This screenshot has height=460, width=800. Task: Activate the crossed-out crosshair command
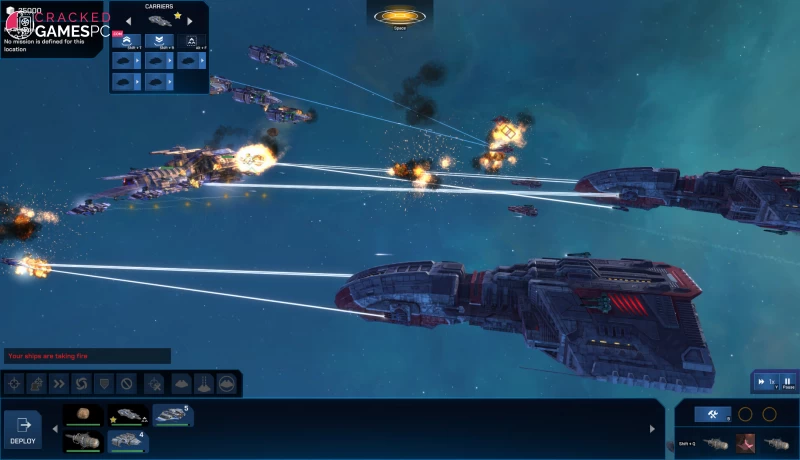[x=154, y=383]
